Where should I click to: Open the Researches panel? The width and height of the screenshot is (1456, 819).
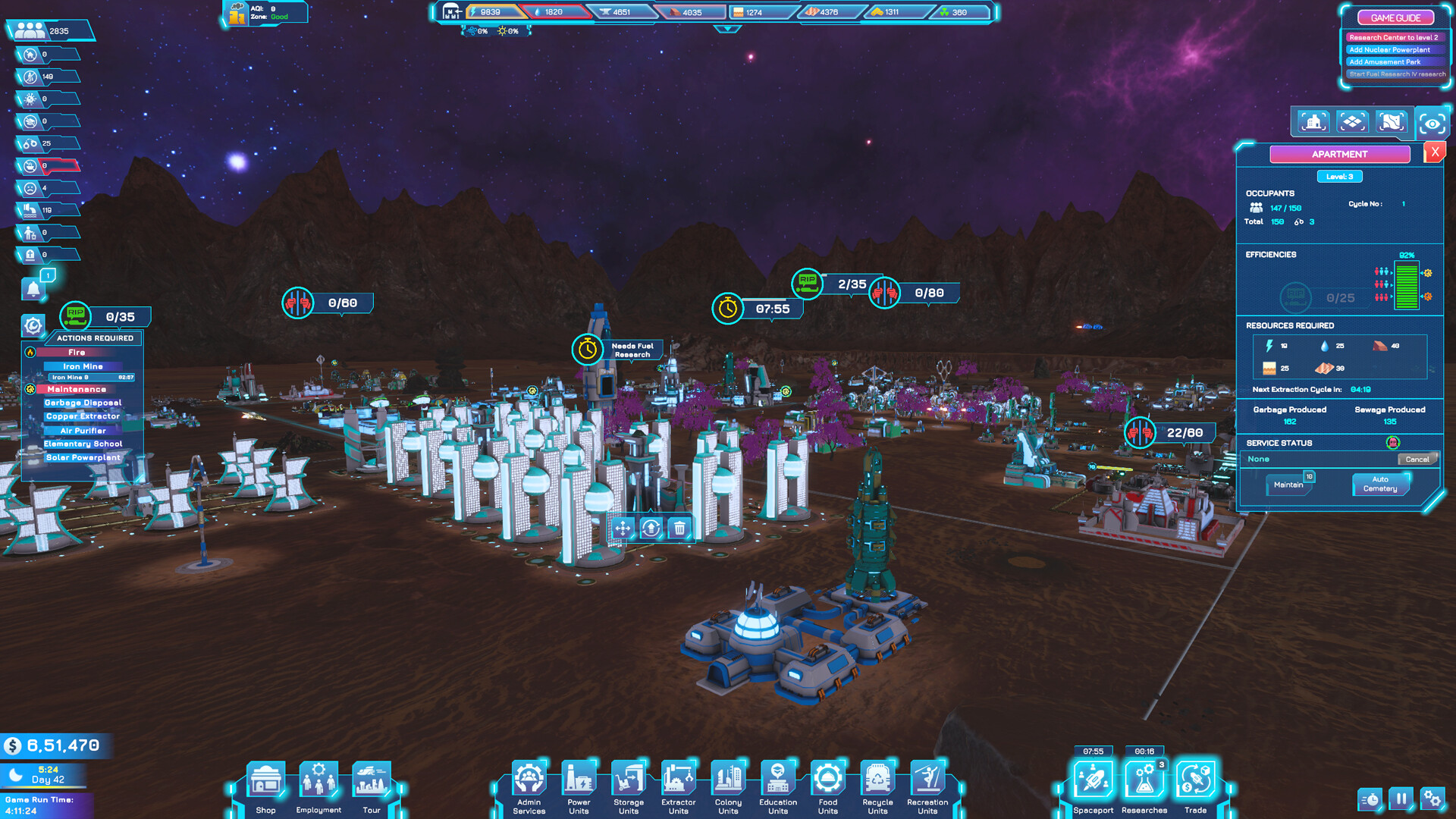pyautogui.click(x=1144, y=781)
